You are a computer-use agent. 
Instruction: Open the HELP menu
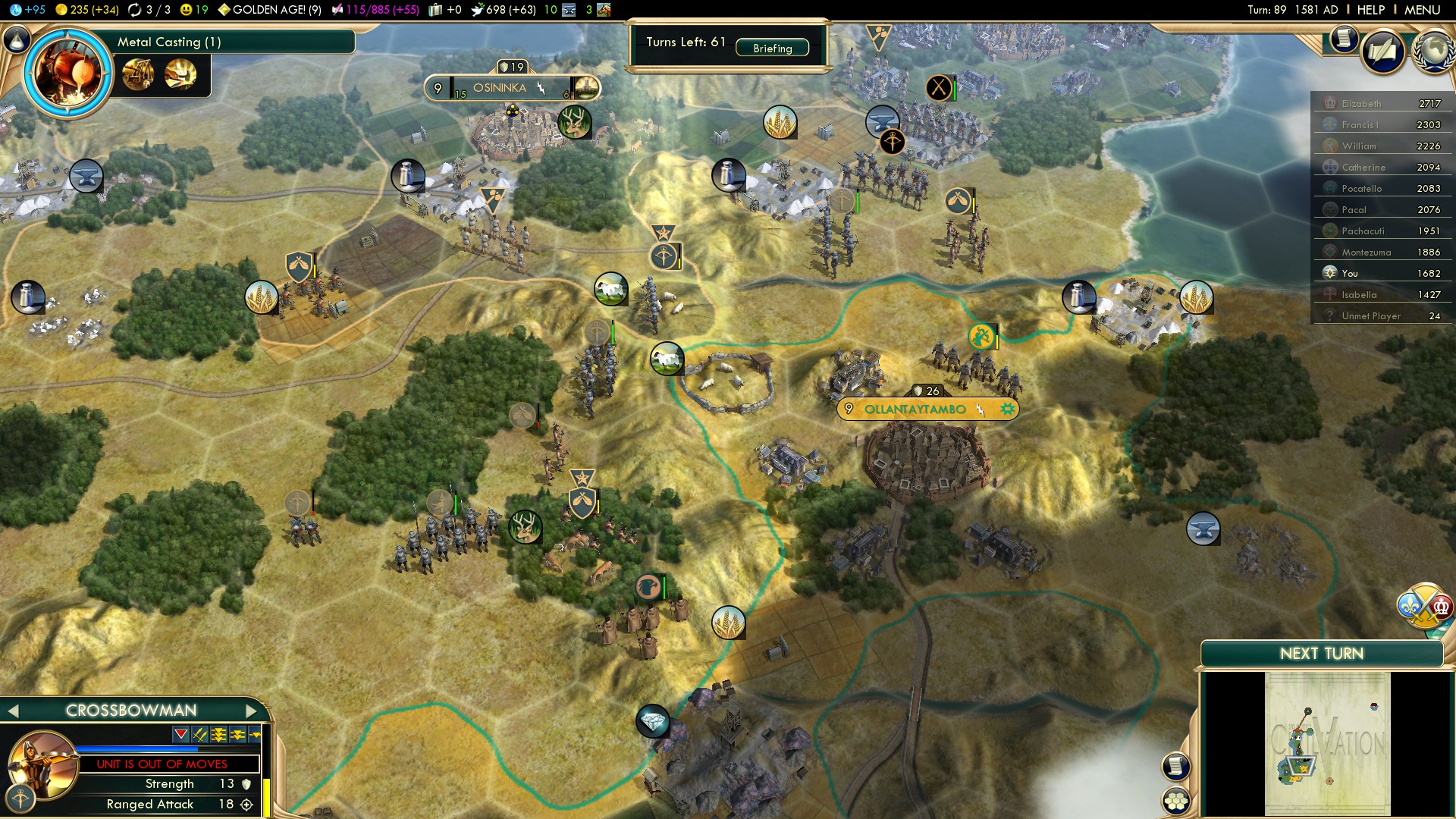click(x=1370, y=10)
